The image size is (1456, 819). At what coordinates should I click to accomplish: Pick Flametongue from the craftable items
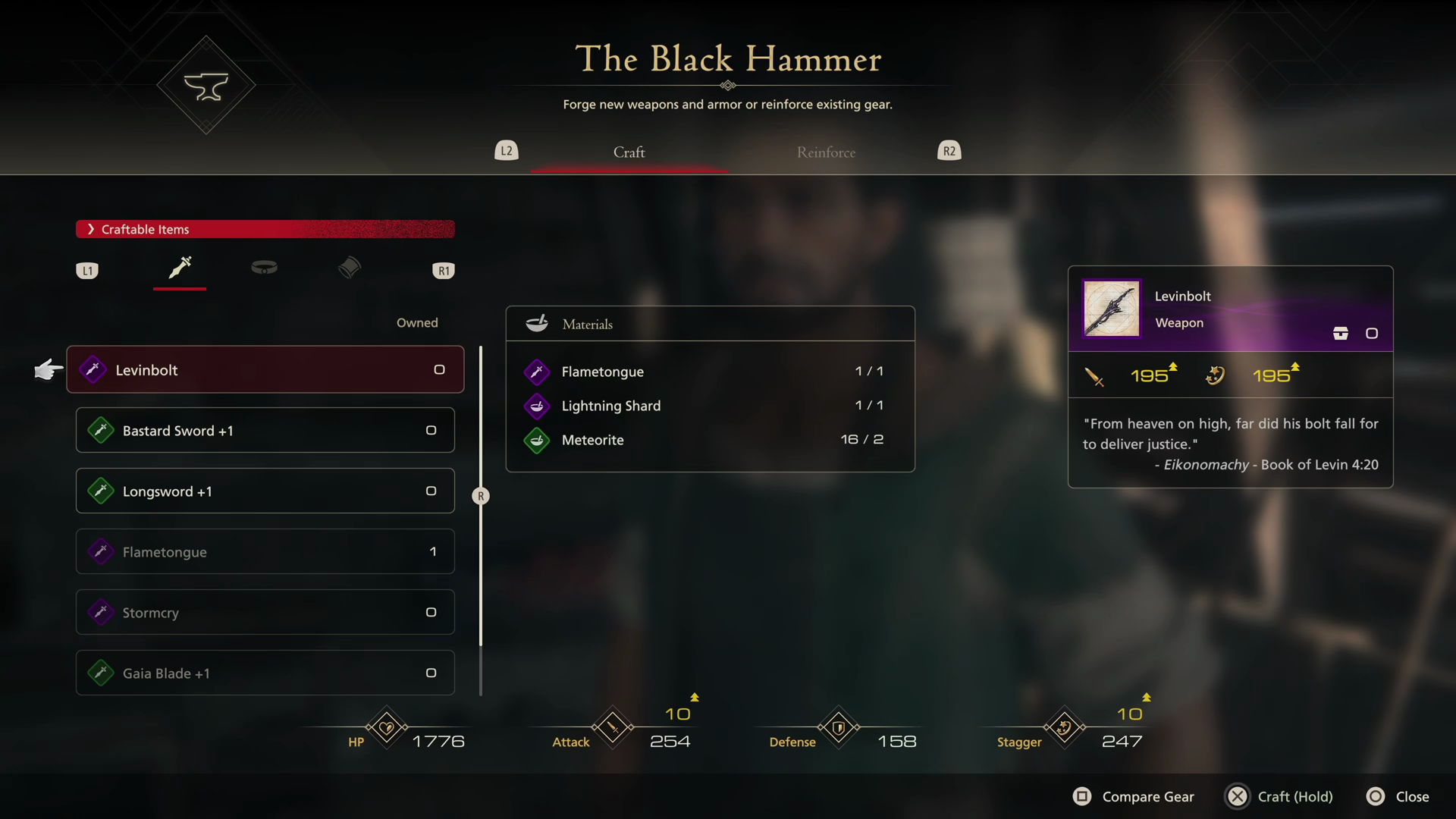[265, 552]
